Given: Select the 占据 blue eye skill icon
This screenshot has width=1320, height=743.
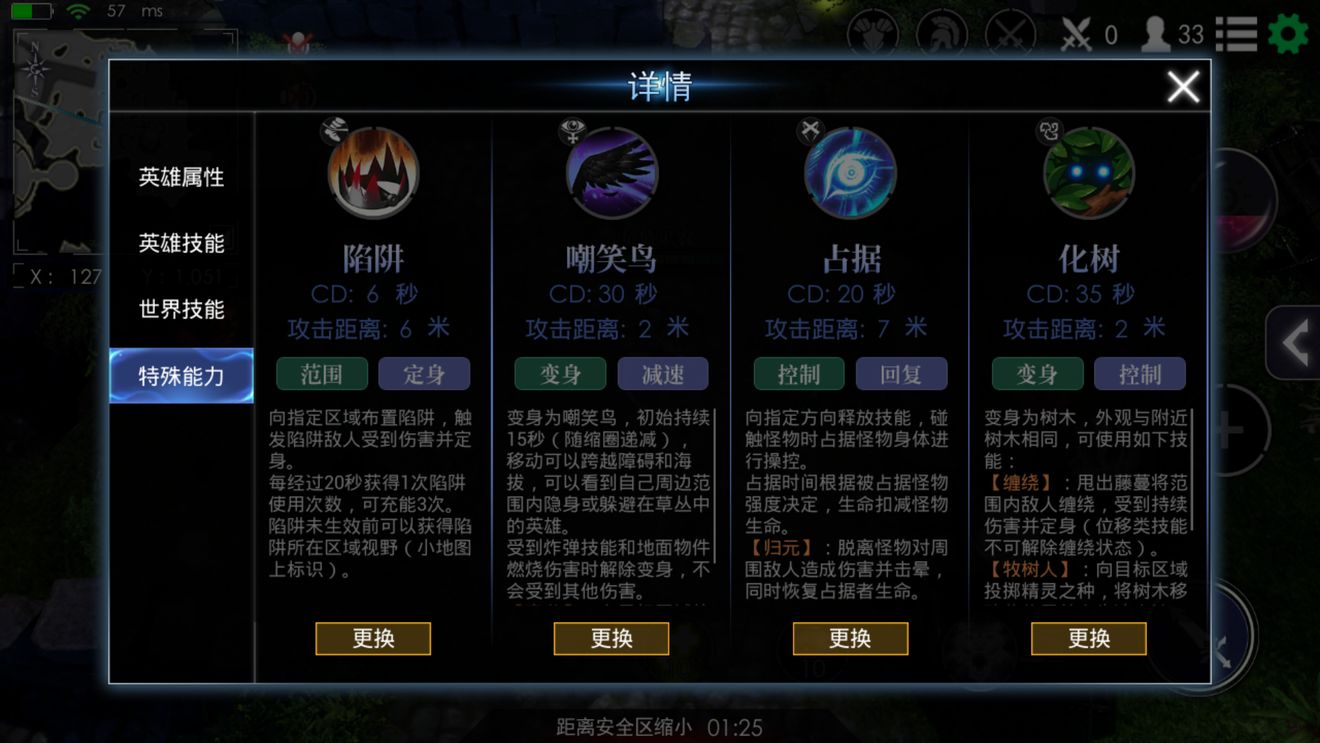Looking at the screenshot, I should (x=850, y=172).
